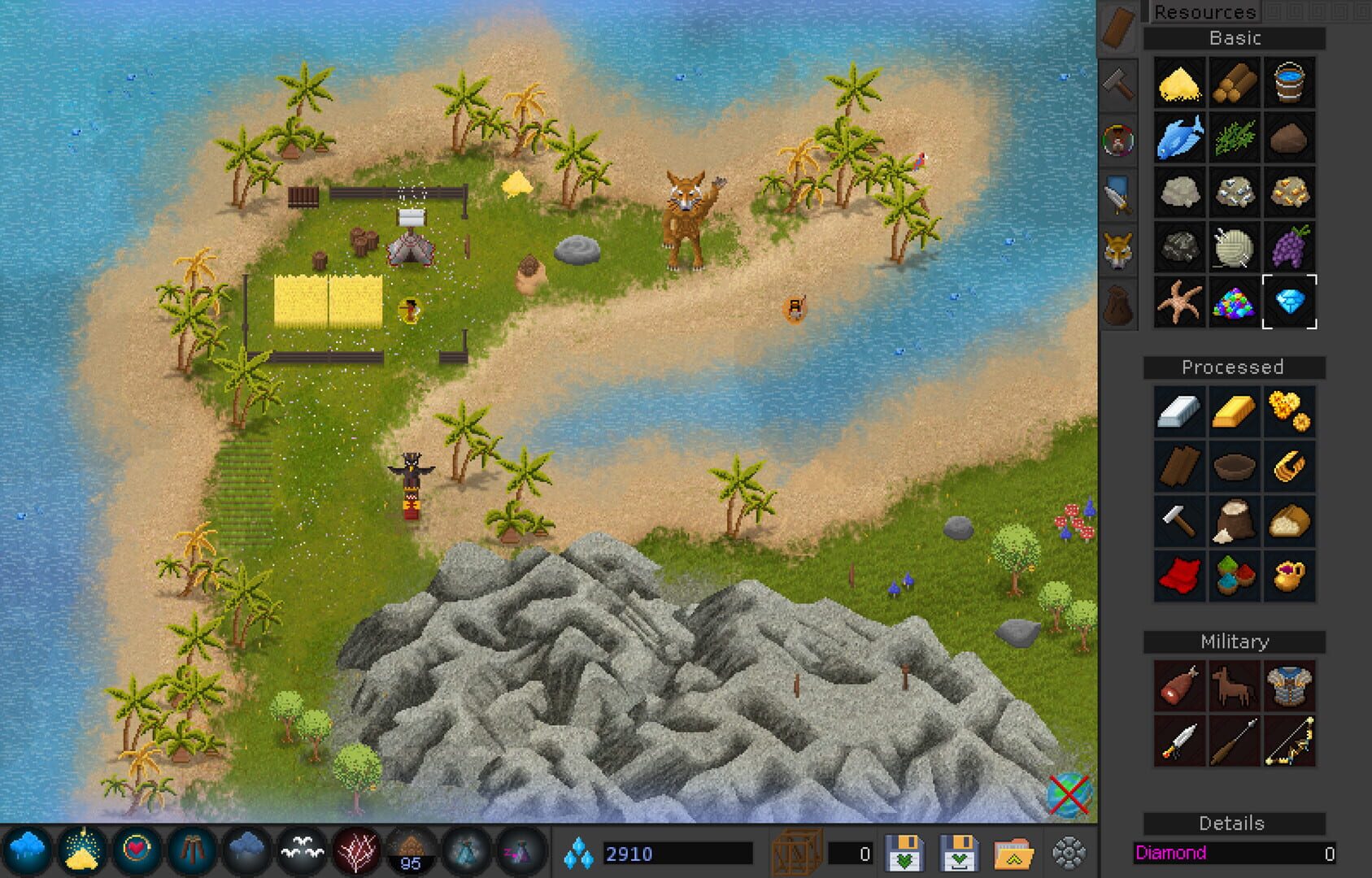Click the fox head sidebar tab
This screenshot has width=1372, height=878.
pos(1118,250)
